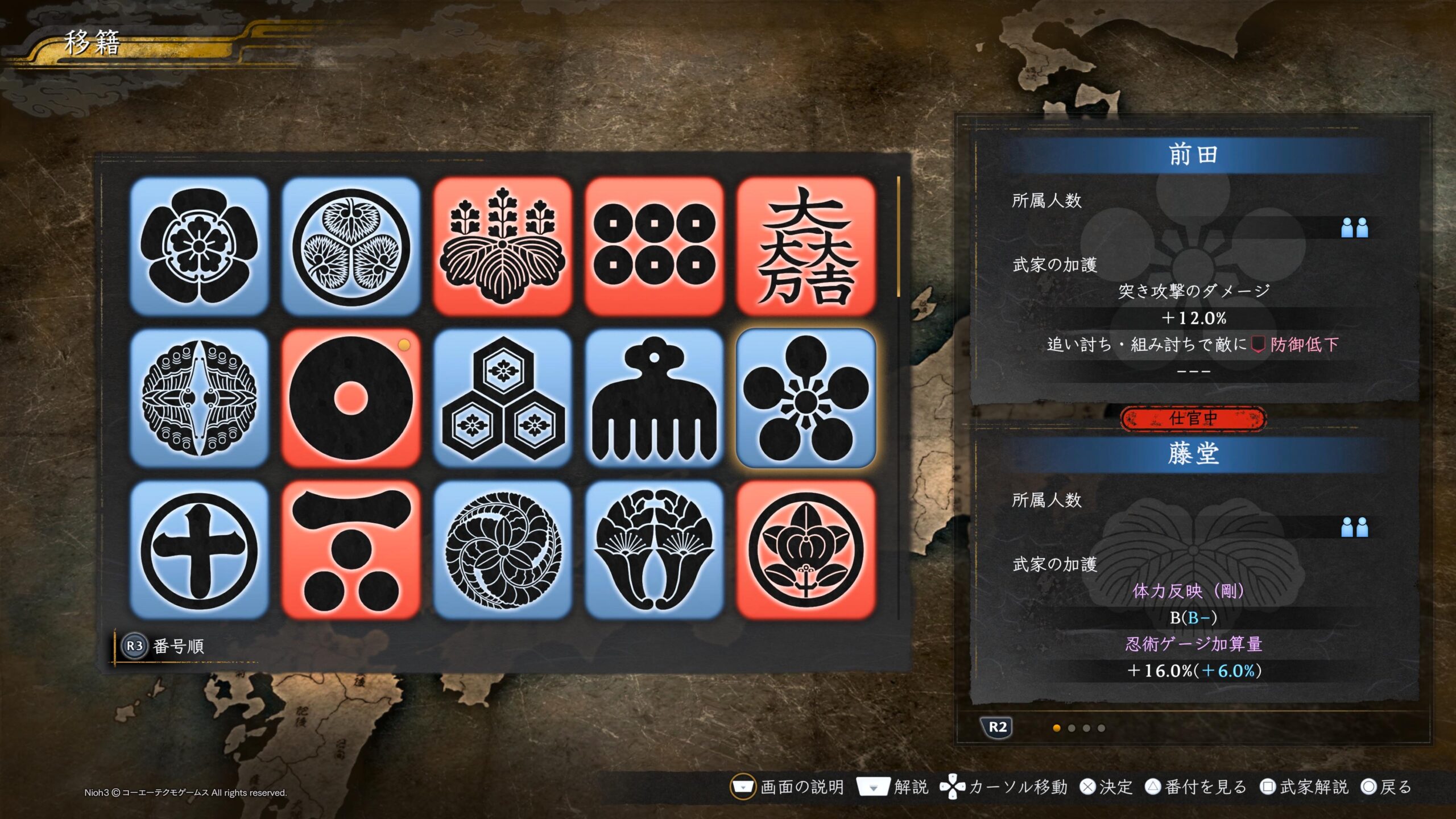
Task: Choose the twin gentian flowers crest
Action: [654, 550]
